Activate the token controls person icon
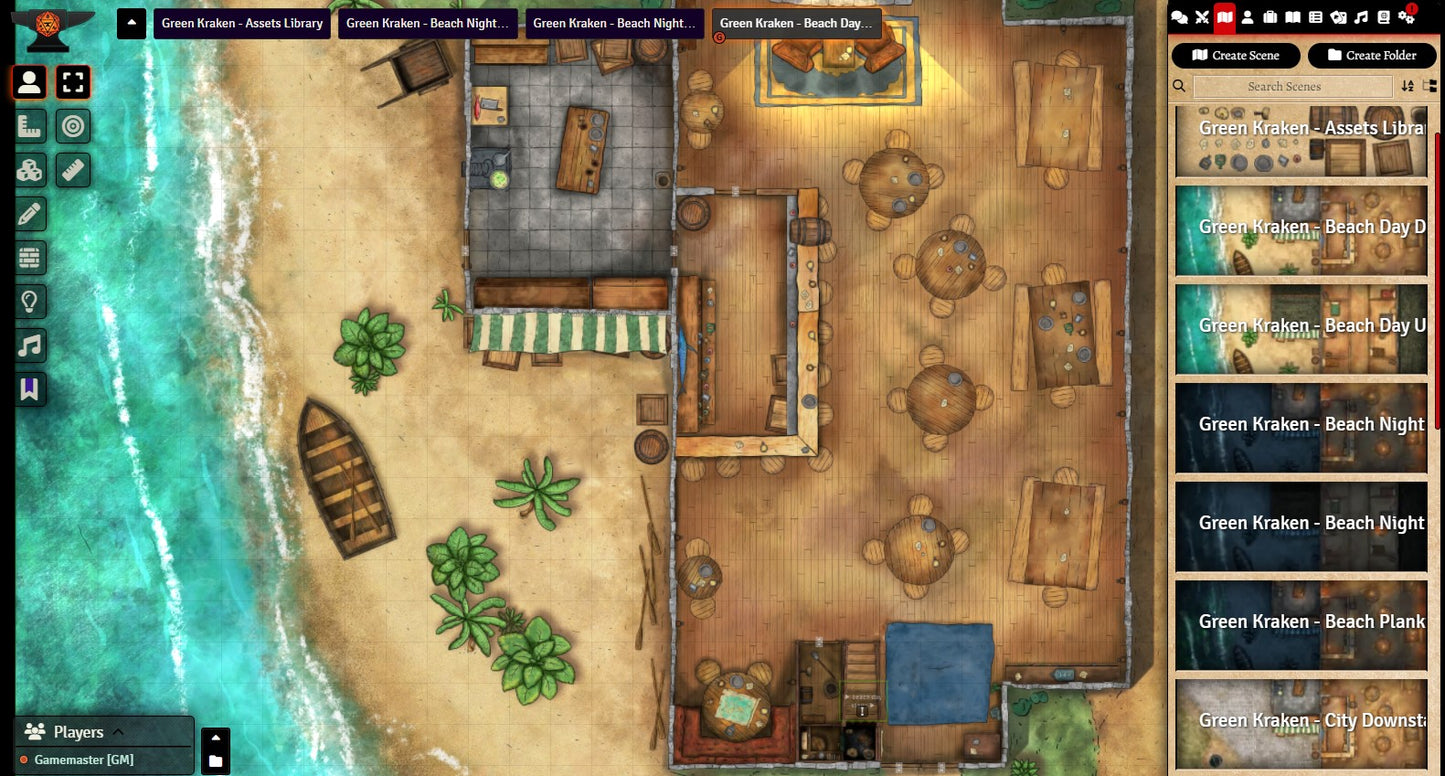Screen dimensions: 1445x776 click(29, 82)
